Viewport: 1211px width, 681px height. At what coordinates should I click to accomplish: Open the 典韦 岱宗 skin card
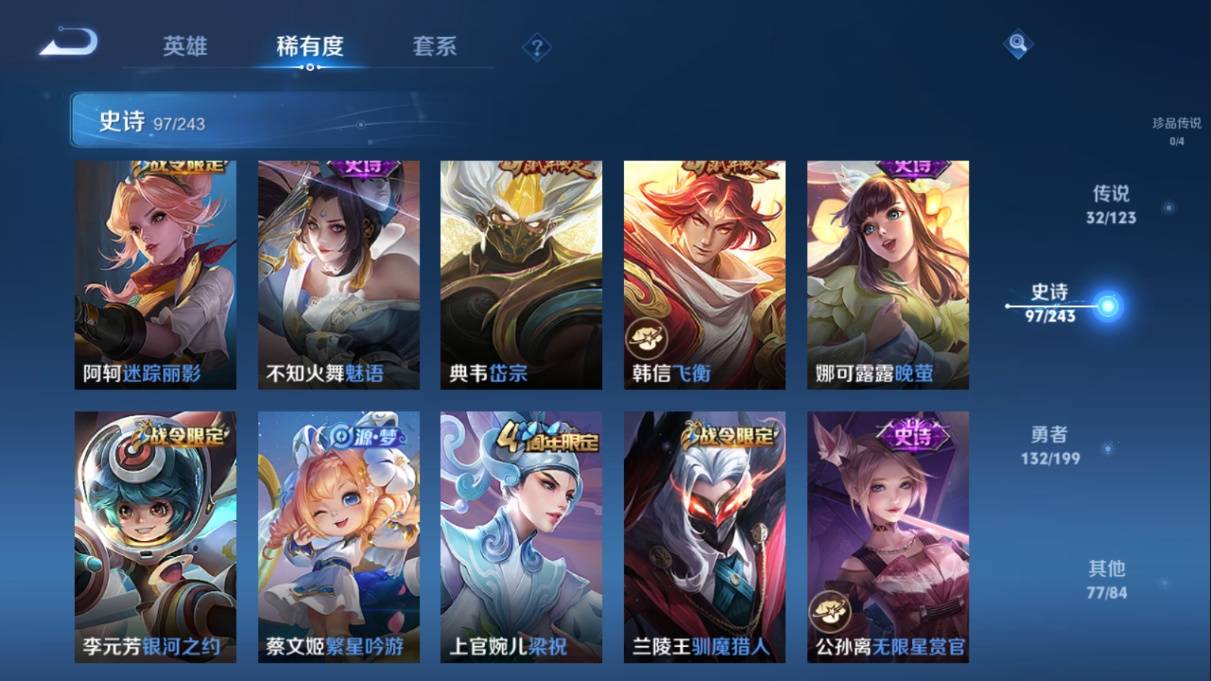(521, 275)
